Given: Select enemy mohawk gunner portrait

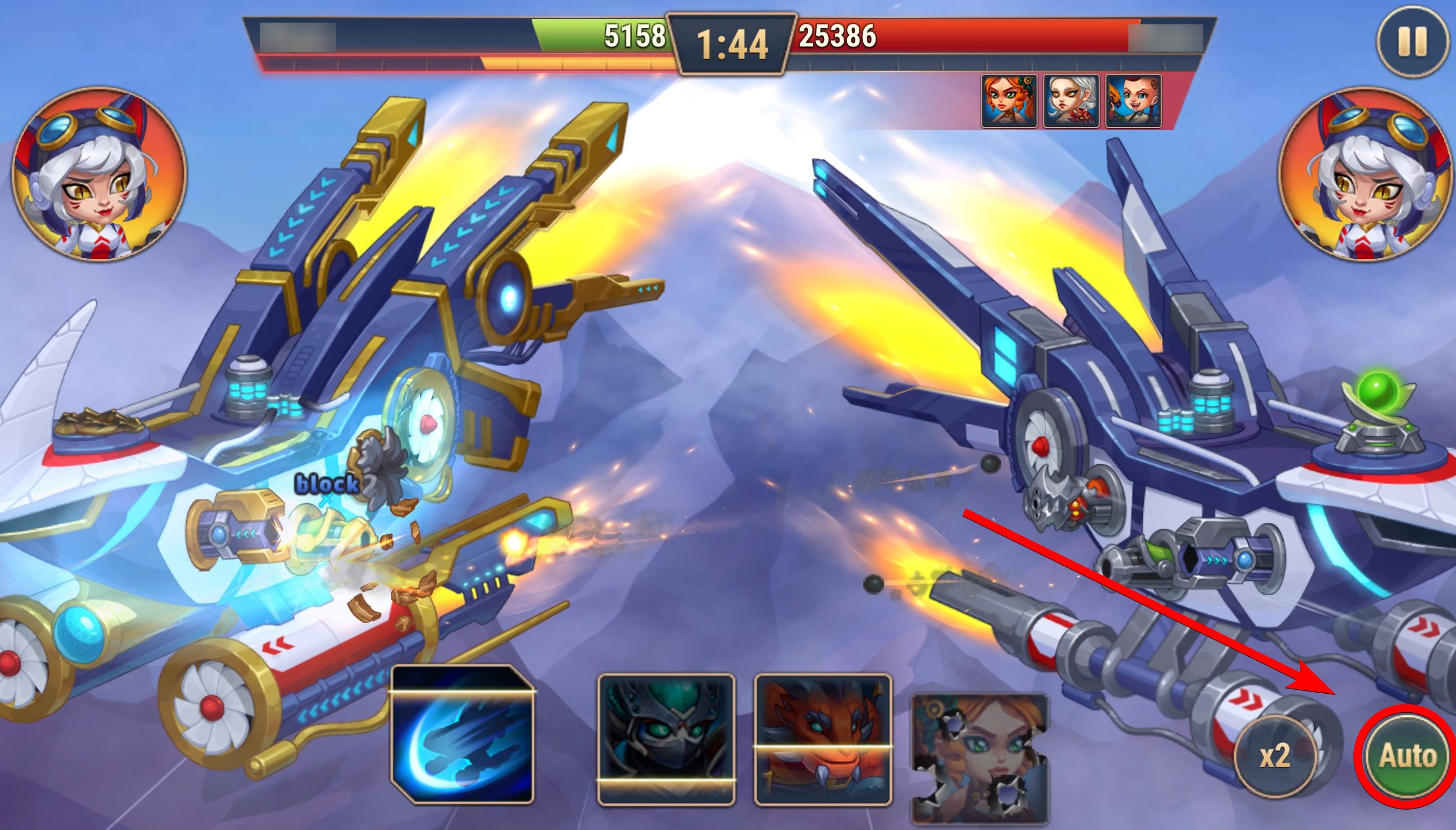Looking at the screenshot, I should point(1133,101).
